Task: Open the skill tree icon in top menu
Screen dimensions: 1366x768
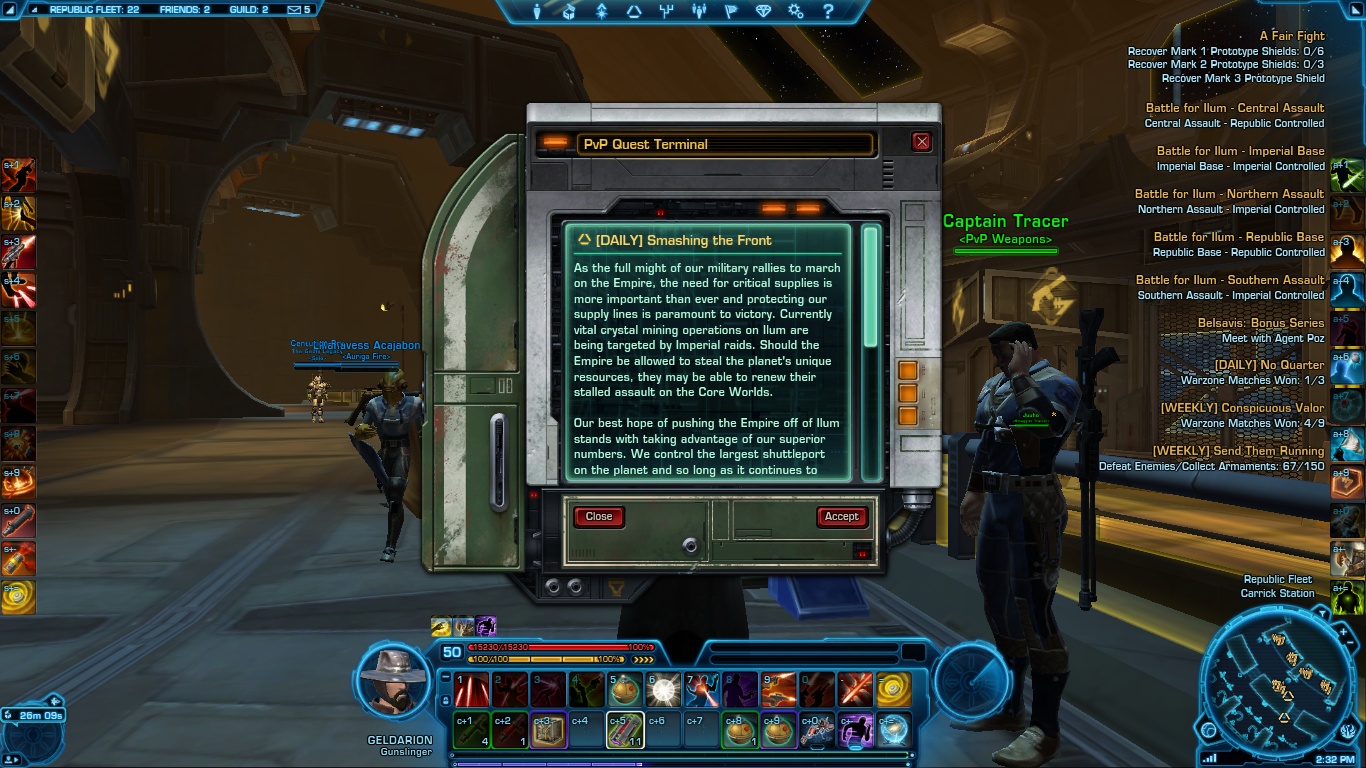Action: click(666, 12)
